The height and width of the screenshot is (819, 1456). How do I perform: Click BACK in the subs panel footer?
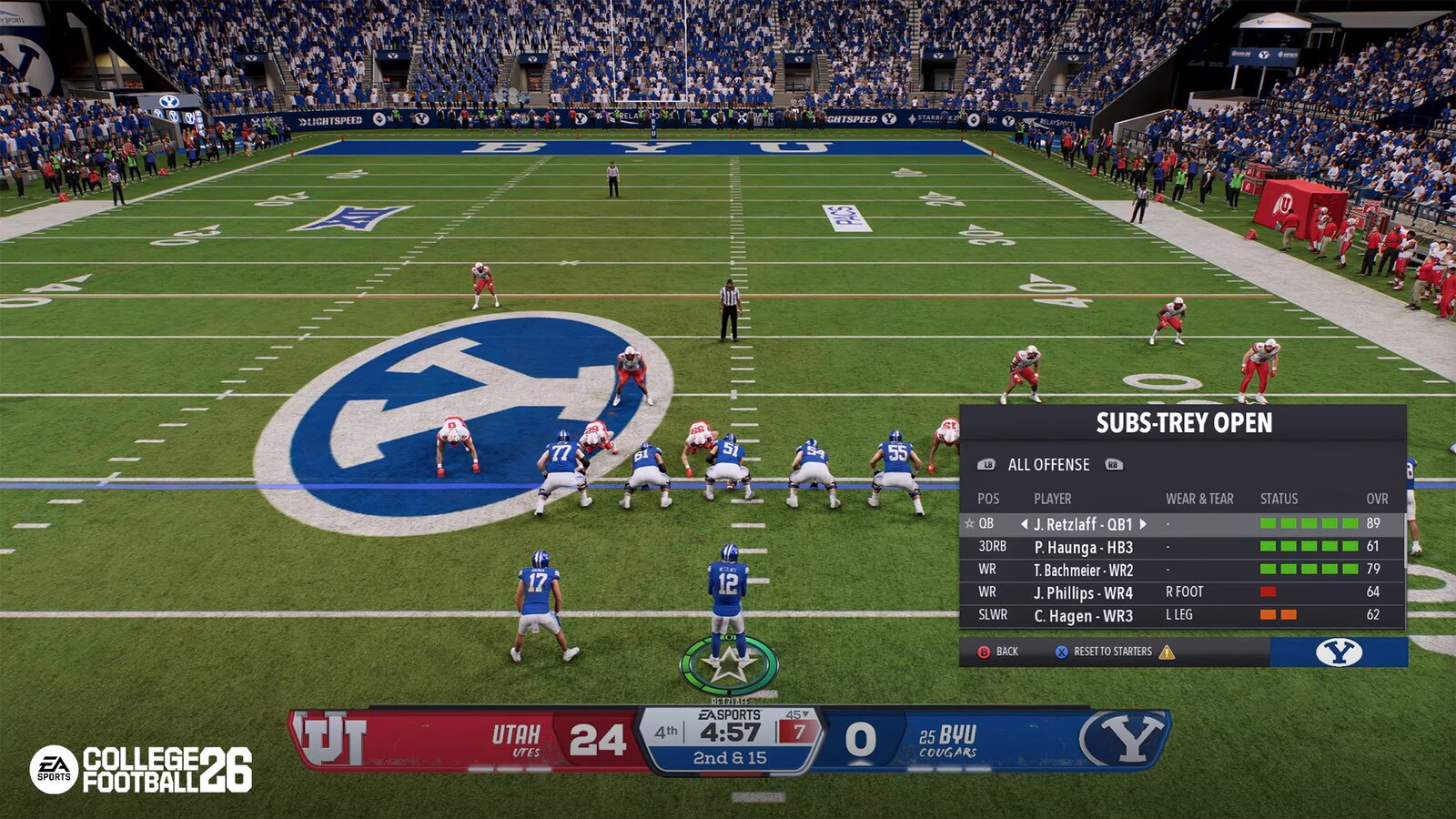tap(1007, 652)
